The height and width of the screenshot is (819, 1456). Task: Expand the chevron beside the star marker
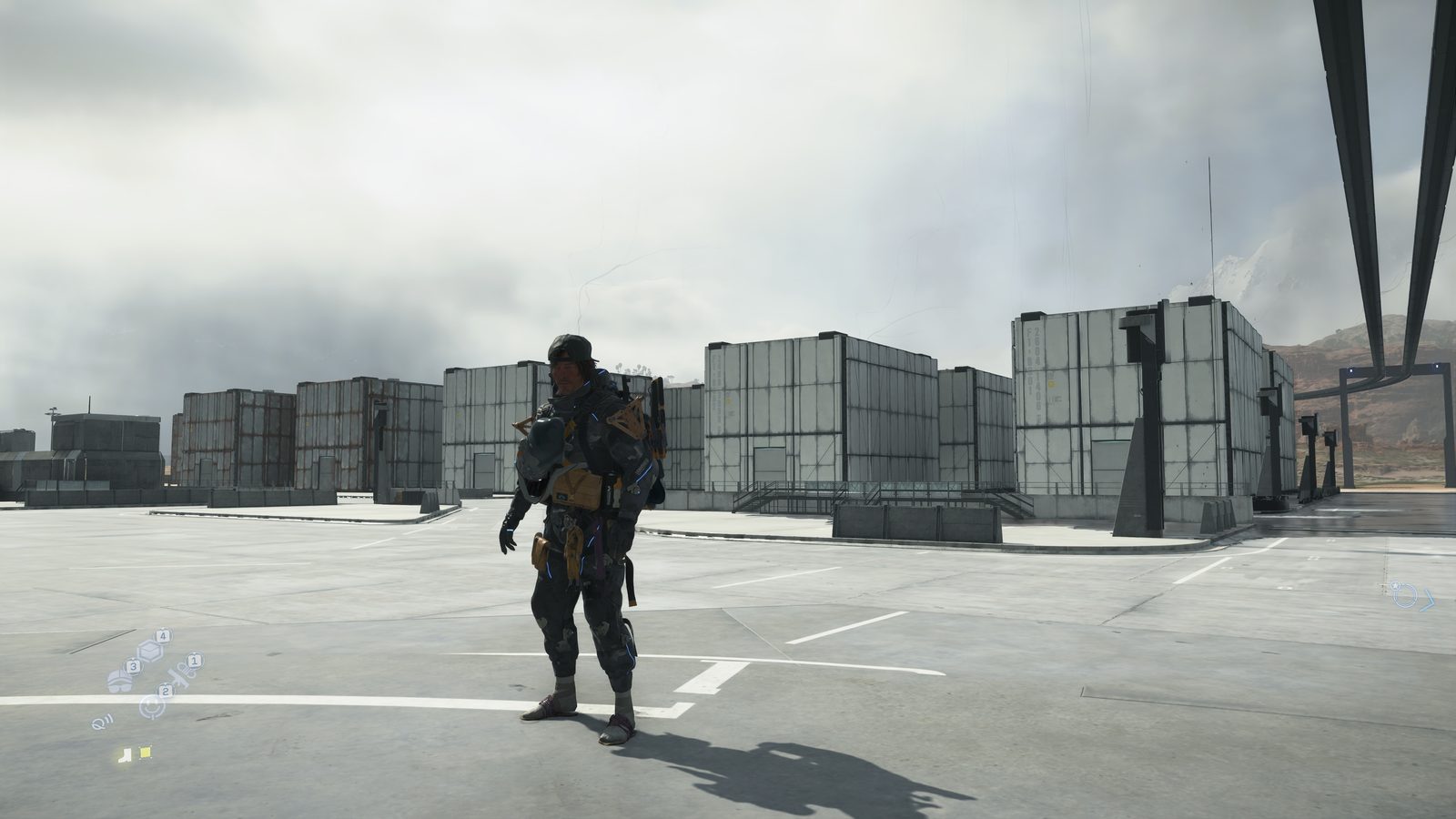click(1427, 601)
